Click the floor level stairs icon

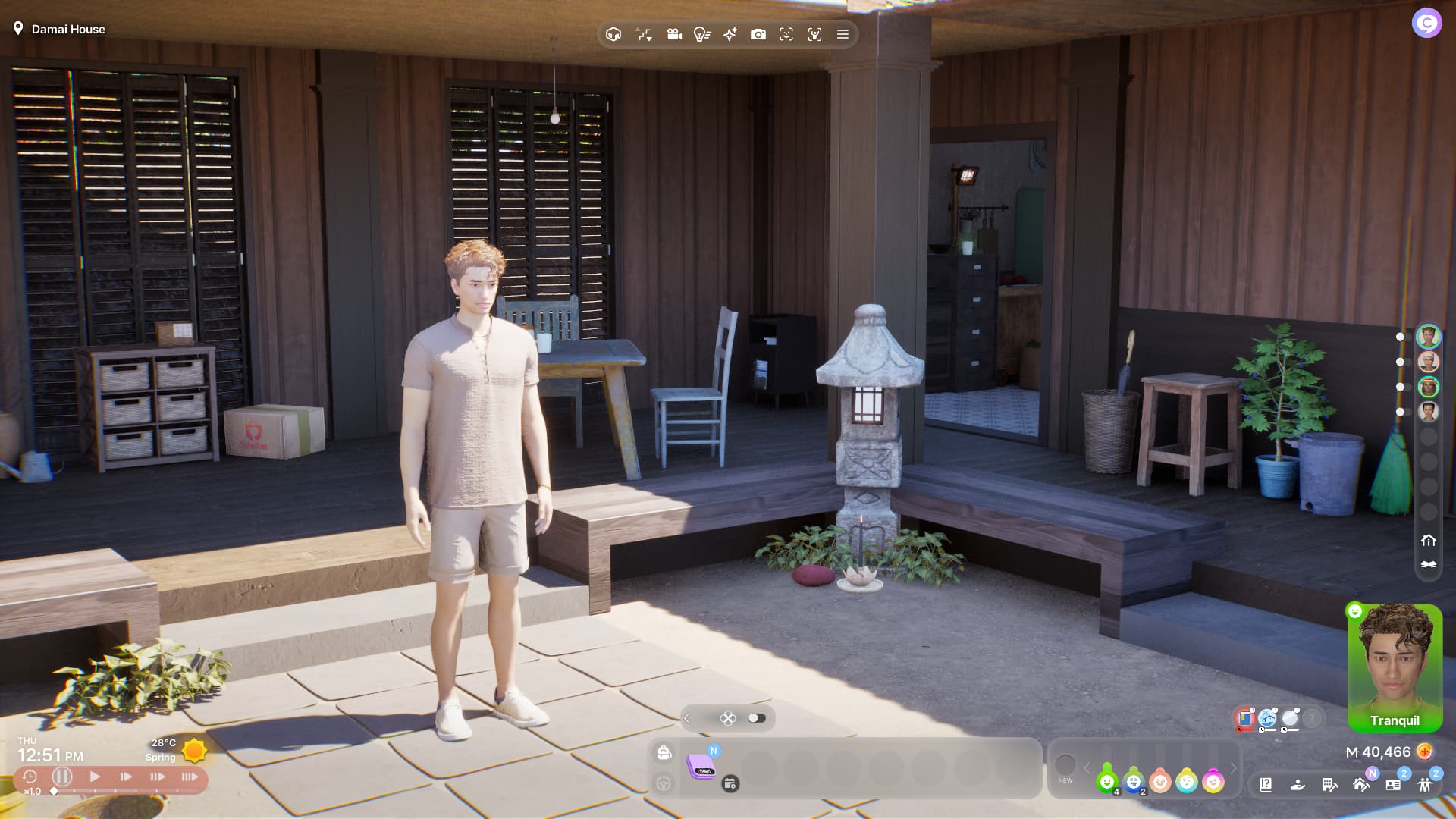tap(644, 34)
